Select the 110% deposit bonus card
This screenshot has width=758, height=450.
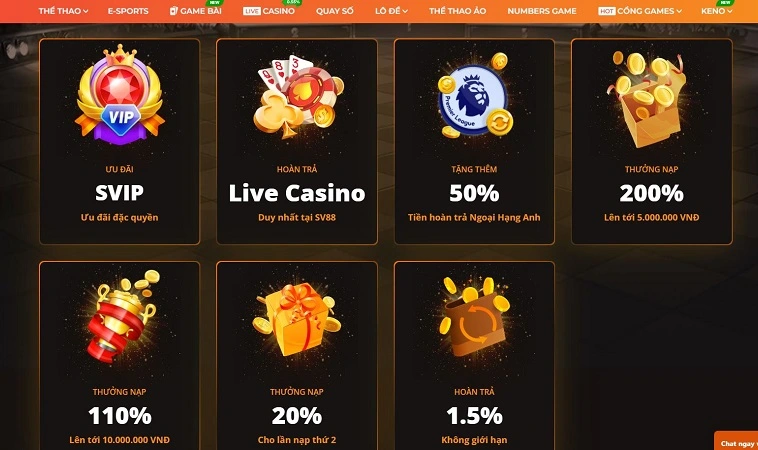pos(119,355)
